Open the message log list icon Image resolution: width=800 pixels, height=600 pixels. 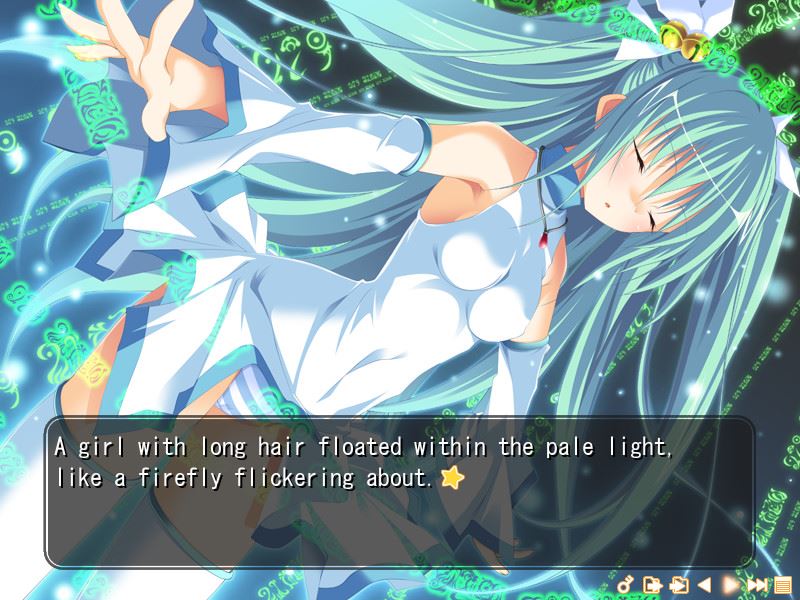tap(782, 584)
